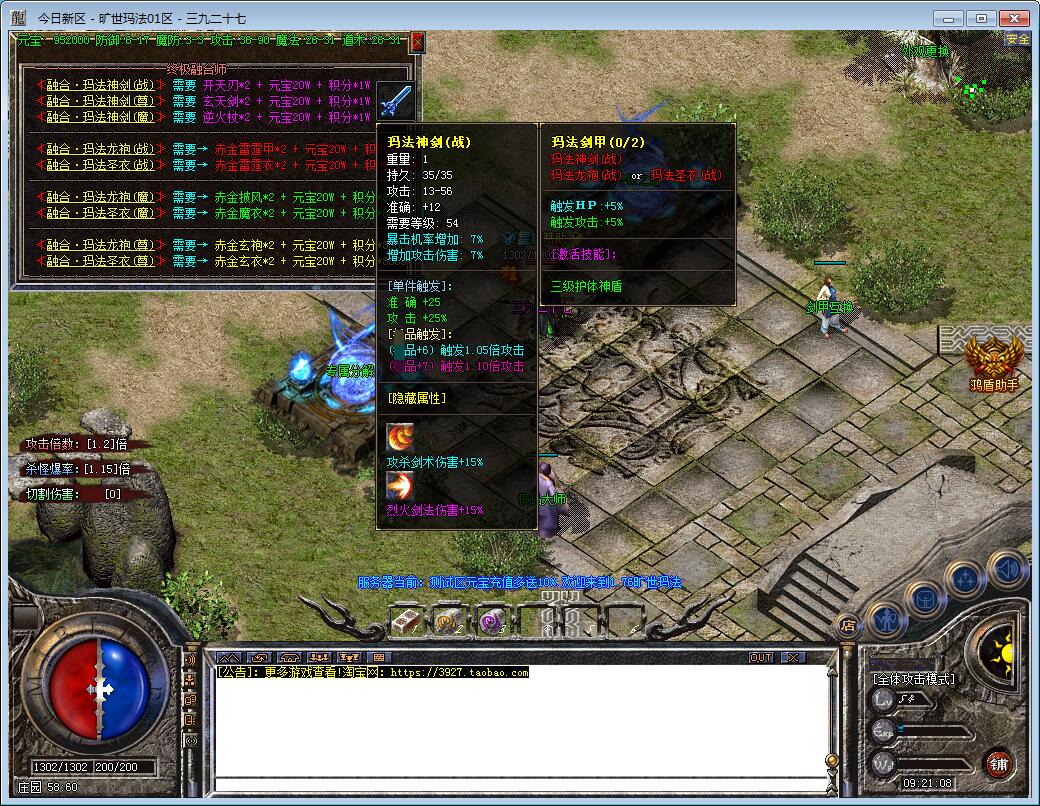Choose the 融合·玛法龙袍(尊) fusion link
1040x806 pixels.
click(x=100, y=245)
